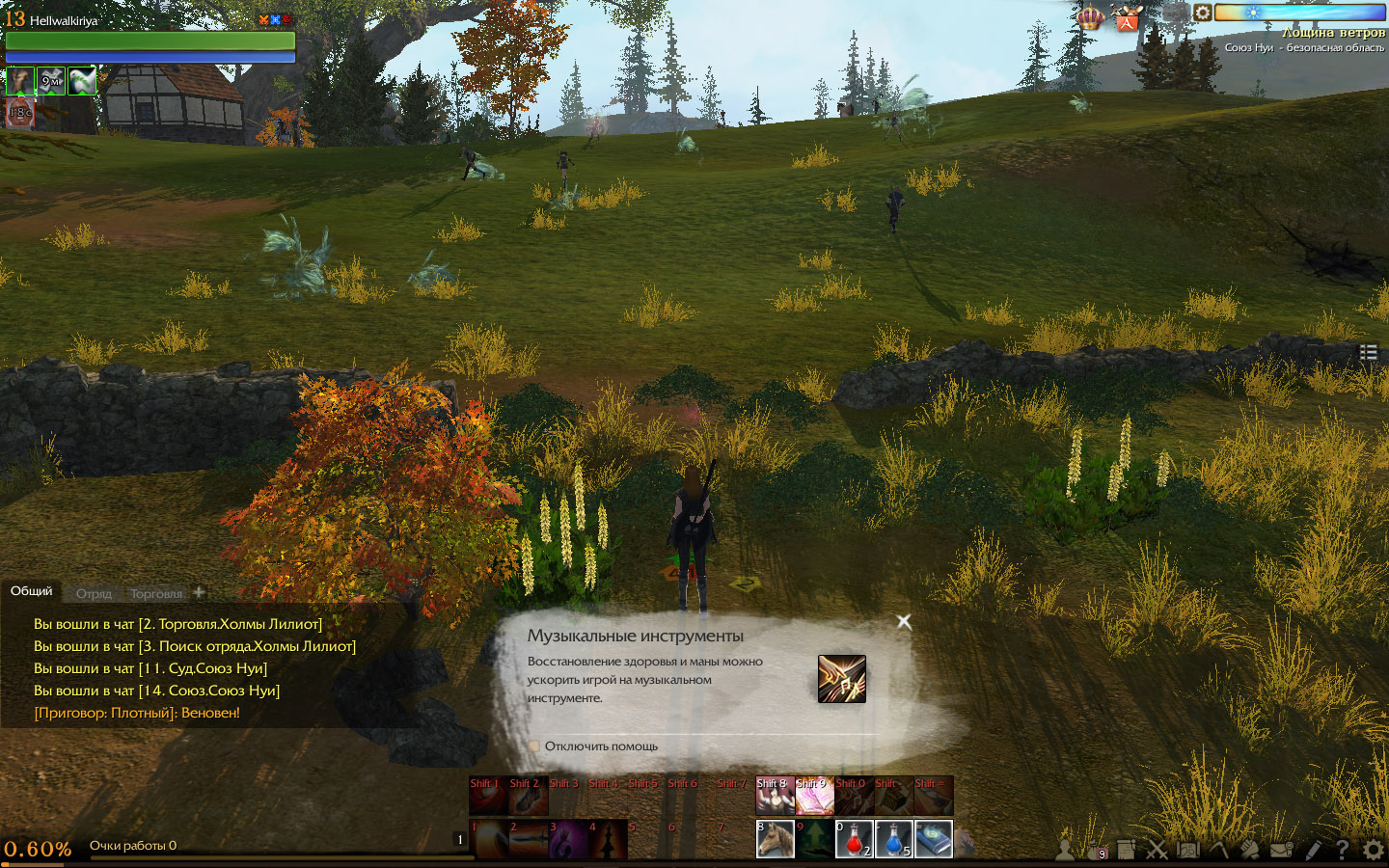Image resolution: width=1389 pixels, height=868 pixels.
Task: Activate the dancing woman skill on Shift 8
Action: coord(775,796)
